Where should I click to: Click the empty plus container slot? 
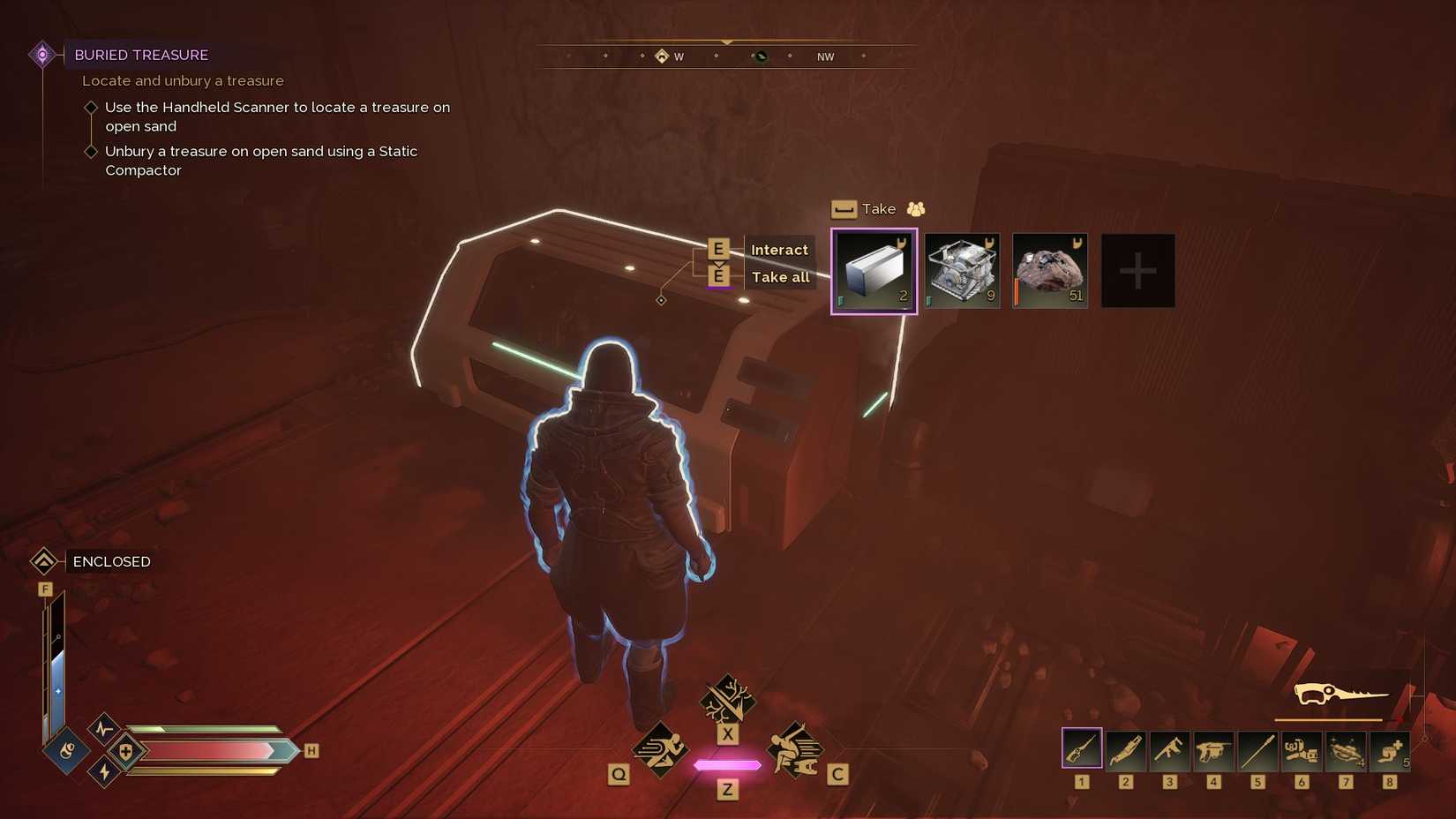point(1137,270)
